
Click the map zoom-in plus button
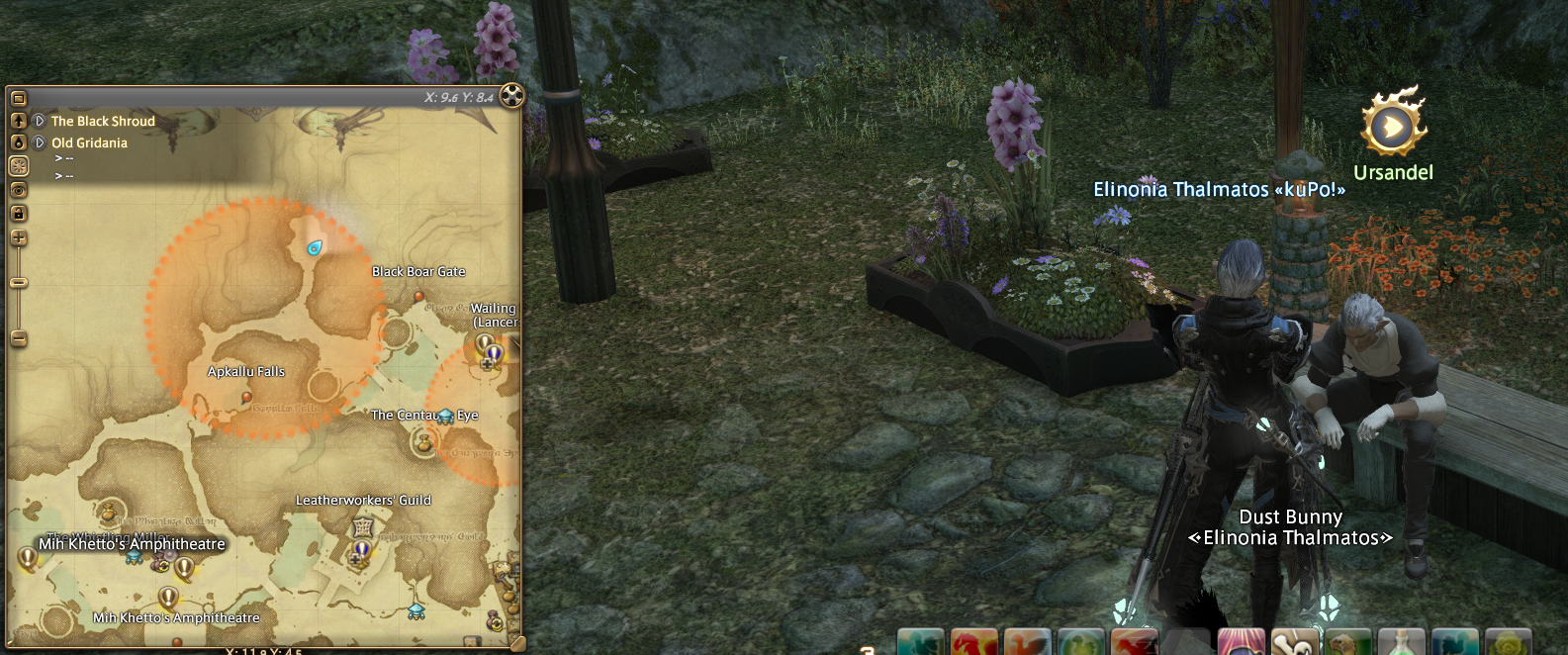pyautogui.click(x=18, y=238)
